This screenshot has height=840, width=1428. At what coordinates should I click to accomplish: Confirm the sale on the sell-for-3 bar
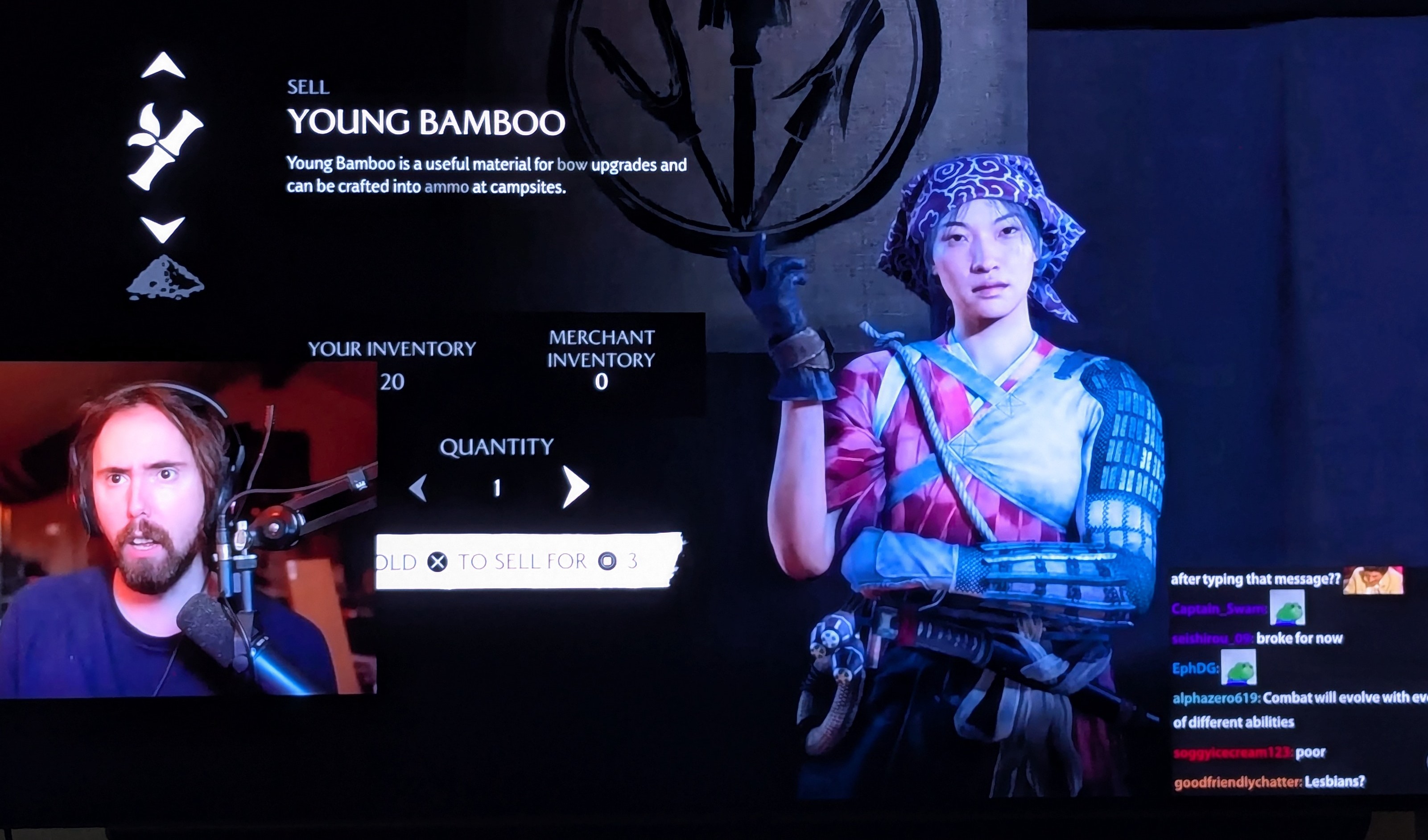pyautogui.click(x=528, y=561)
